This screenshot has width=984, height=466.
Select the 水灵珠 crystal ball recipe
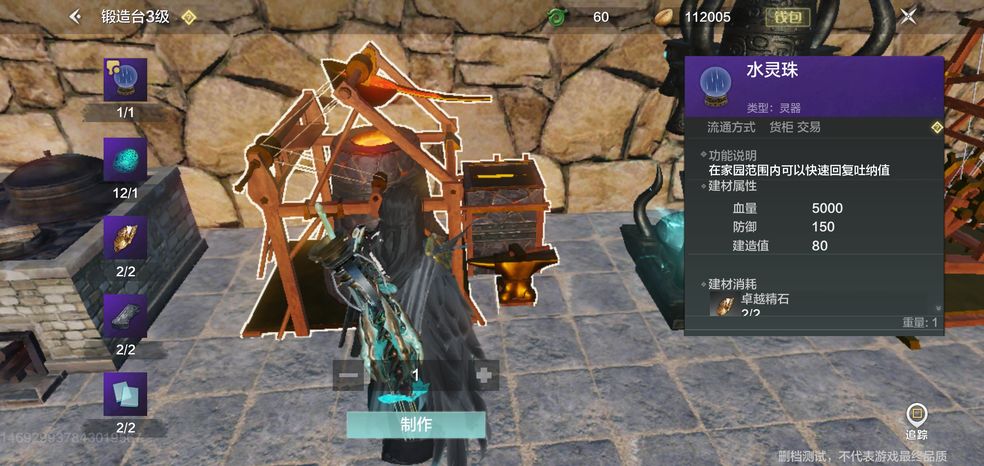tap(125, 79)
